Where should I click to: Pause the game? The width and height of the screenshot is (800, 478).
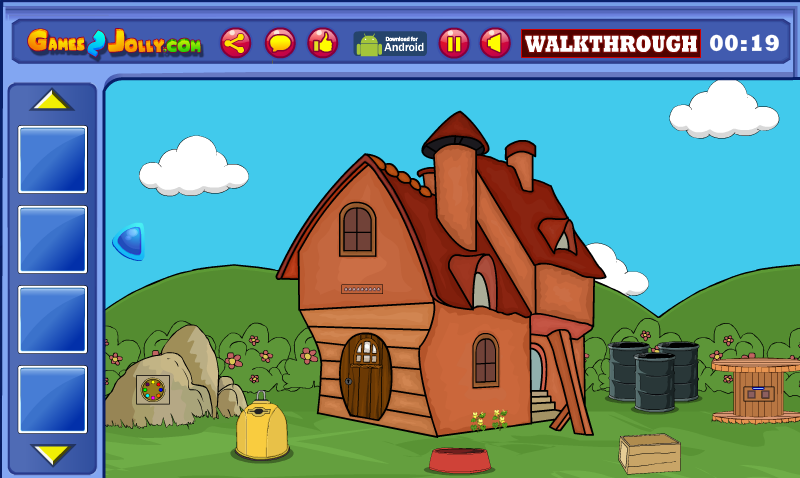point(454,43)
